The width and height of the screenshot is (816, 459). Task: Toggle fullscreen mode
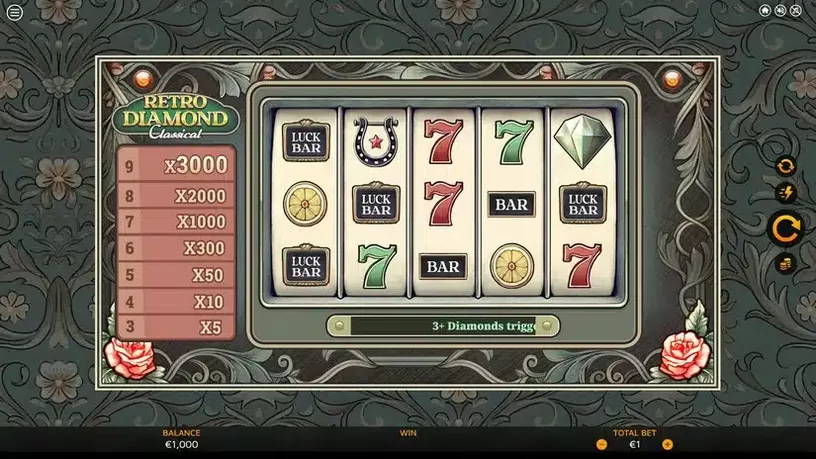coord(796,11)
